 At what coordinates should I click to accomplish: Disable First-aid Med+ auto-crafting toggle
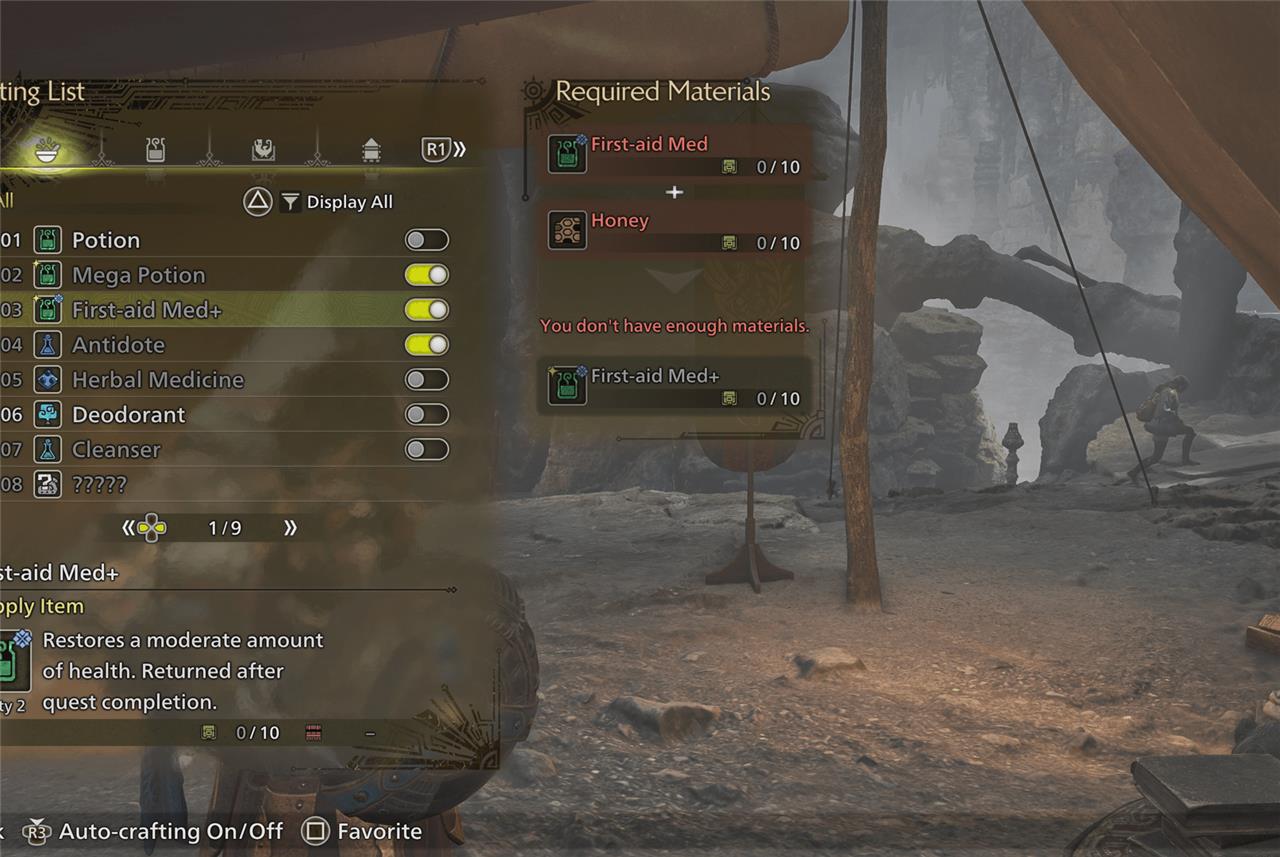coord(427,310)
